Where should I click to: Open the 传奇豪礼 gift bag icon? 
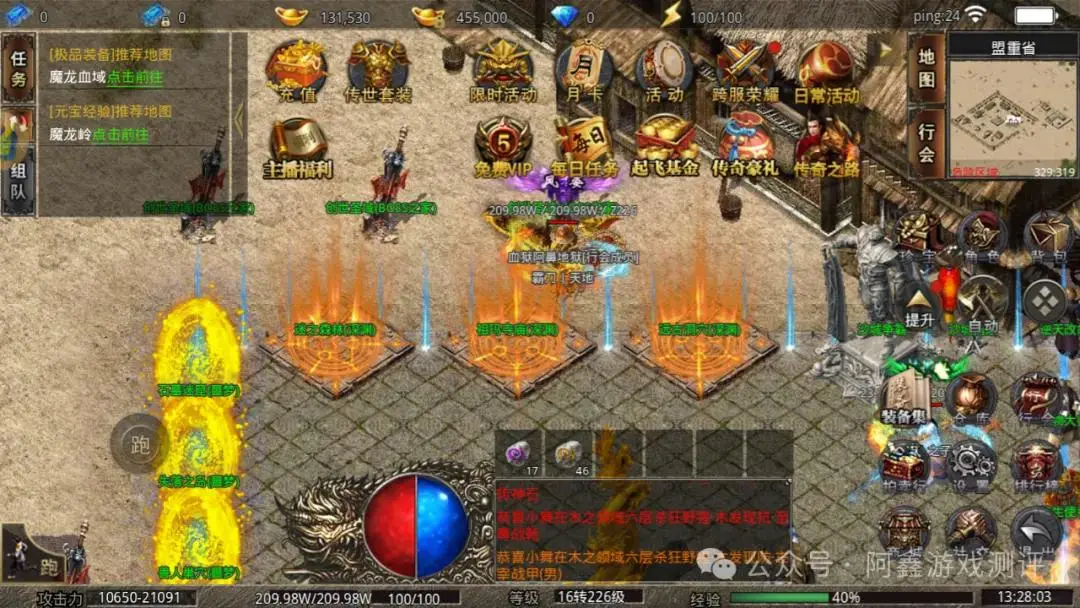(x=745, y=145)
